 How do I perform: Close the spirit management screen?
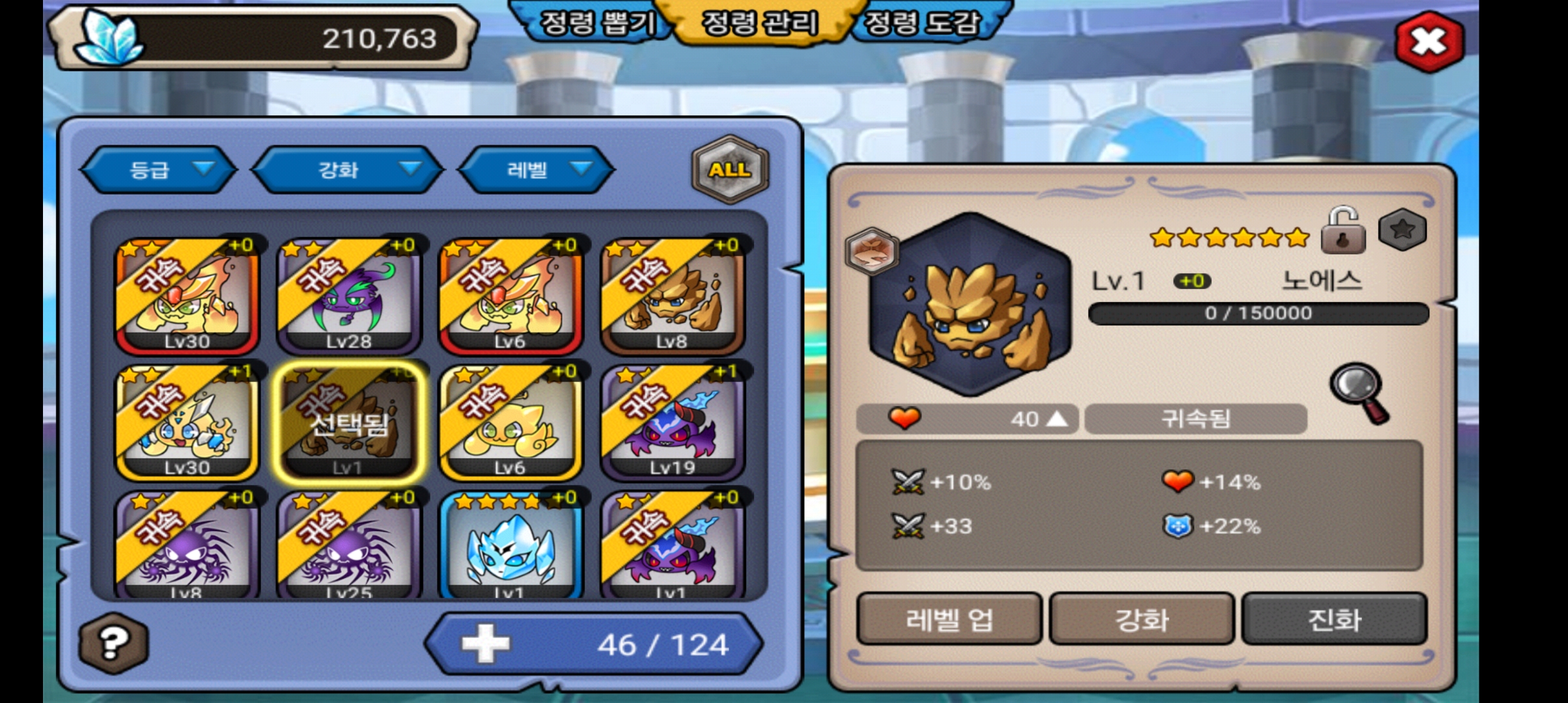coord(1429,42)
